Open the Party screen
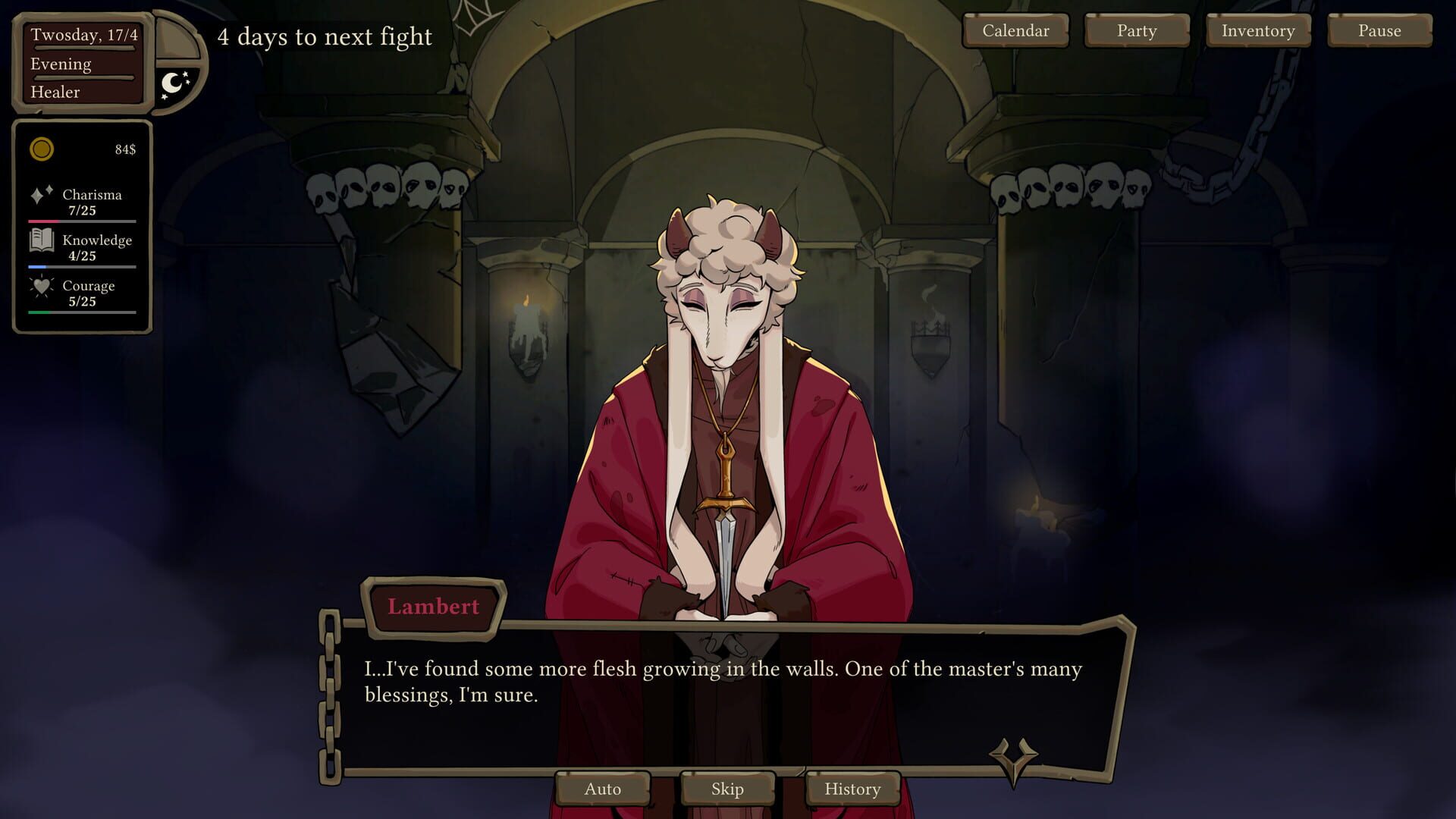The image size is (1456, 819). click(1136, 31)
